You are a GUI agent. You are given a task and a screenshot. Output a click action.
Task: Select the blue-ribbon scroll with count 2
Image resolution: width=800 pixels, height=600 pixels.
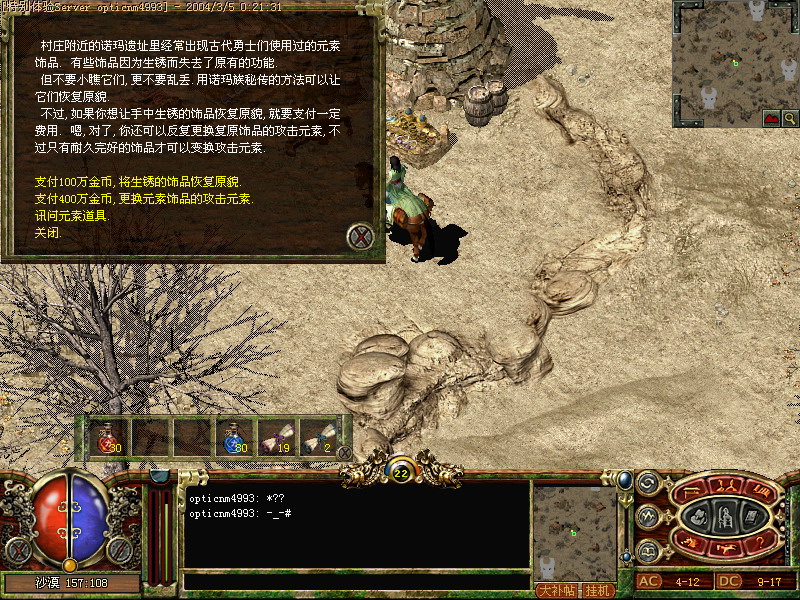click(x=316, y=437)
